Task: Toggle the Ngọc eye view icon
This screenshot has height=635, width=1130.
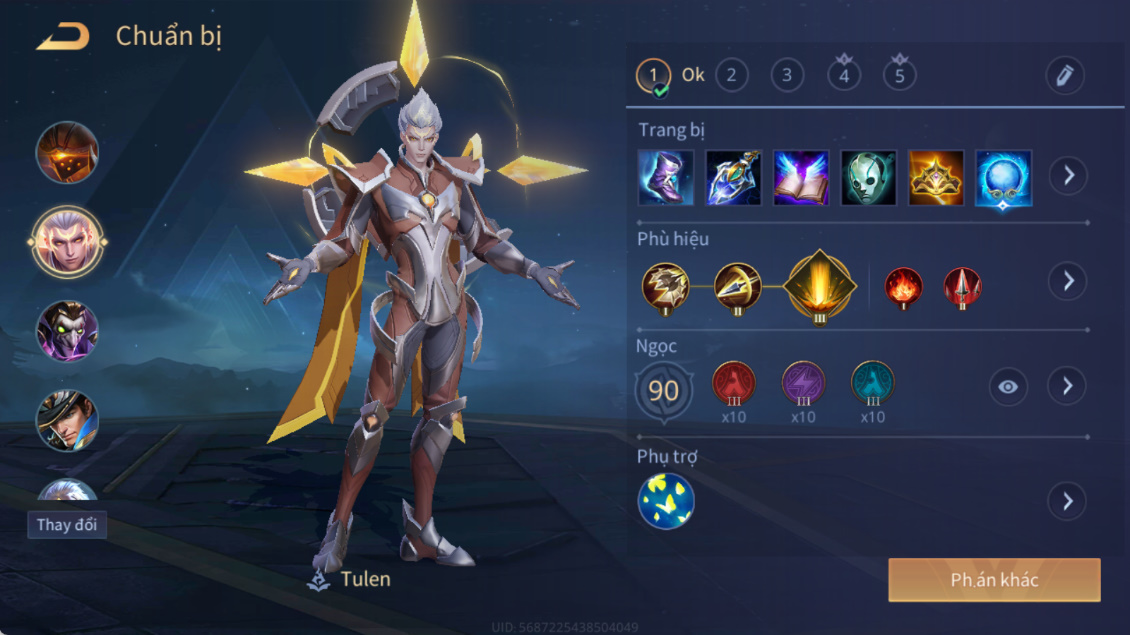Action: pos(1008,386)
